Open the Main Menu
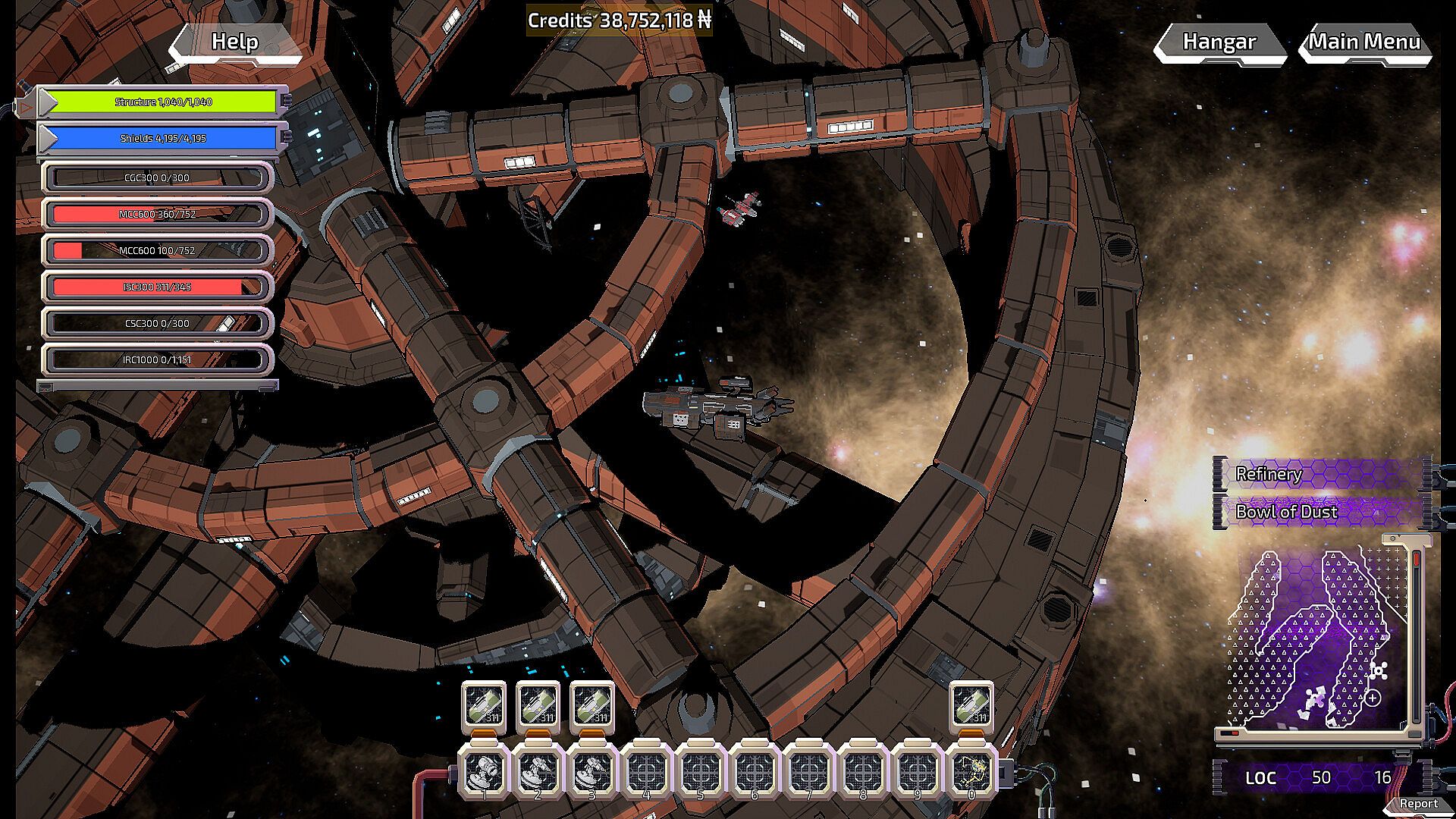 pos(1364,42)
